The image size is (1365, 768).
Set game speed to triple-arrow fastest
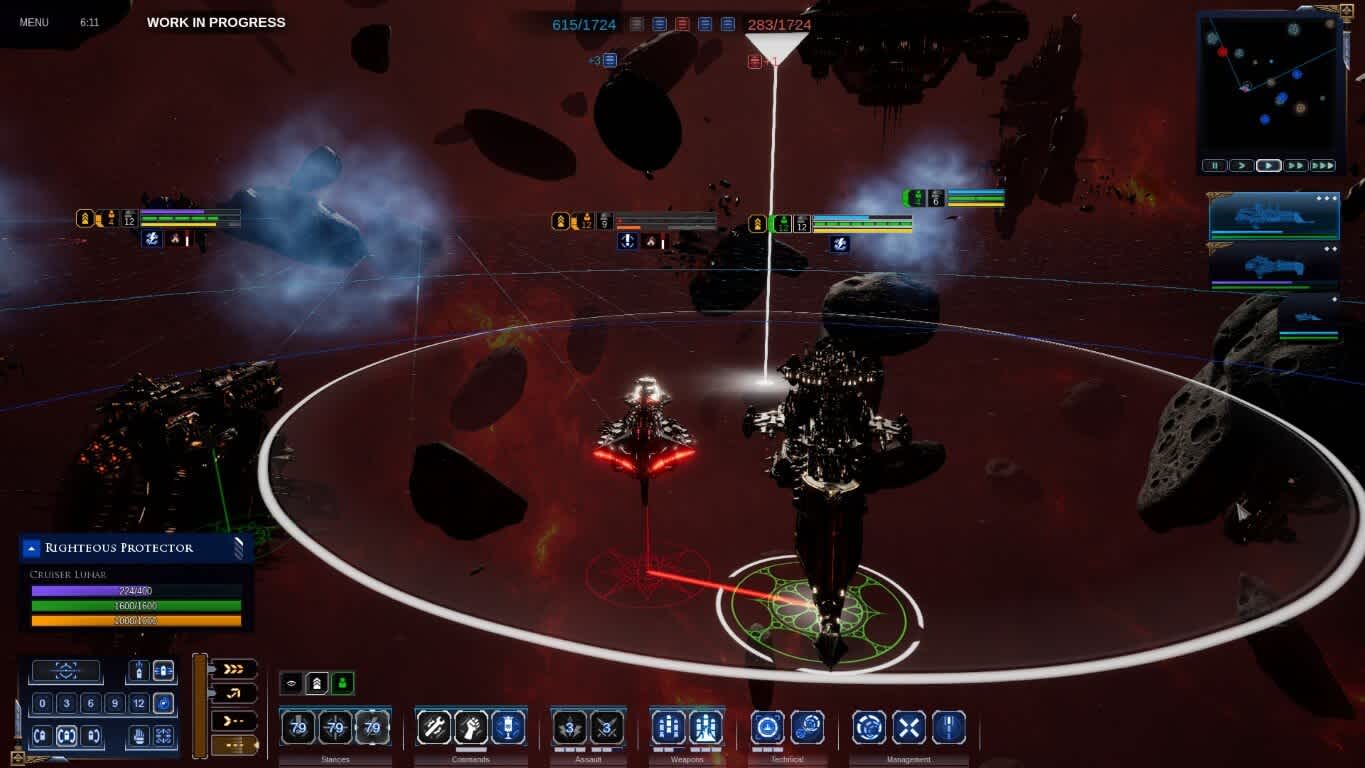point(1322,166)
